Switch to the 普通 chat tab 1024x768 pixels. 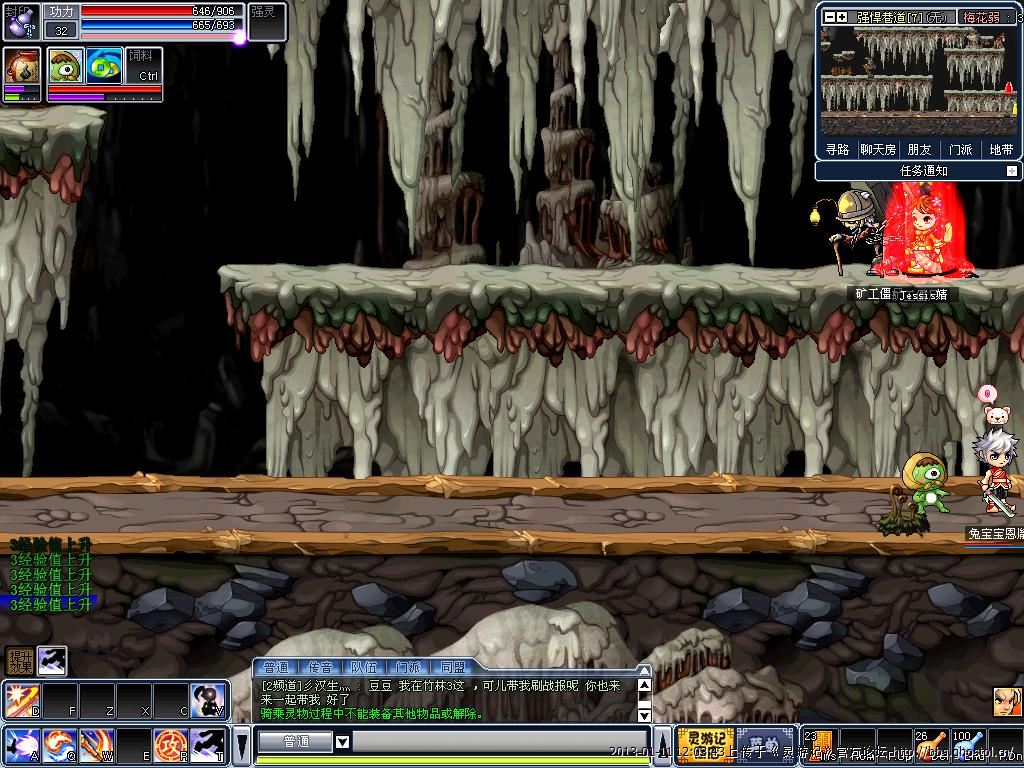point(275,667)
